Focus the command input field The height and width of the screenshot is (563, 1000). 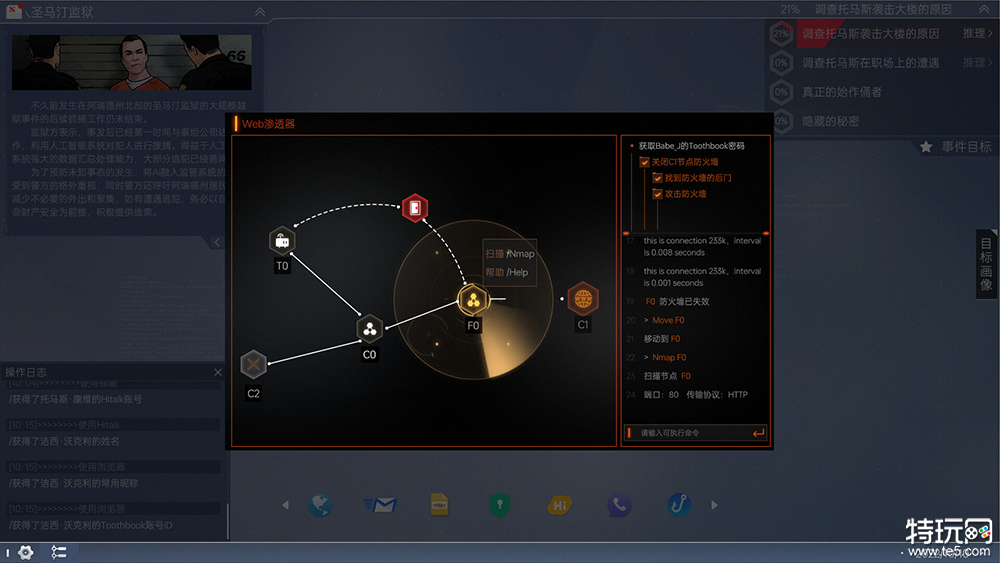tap(690, 433)
